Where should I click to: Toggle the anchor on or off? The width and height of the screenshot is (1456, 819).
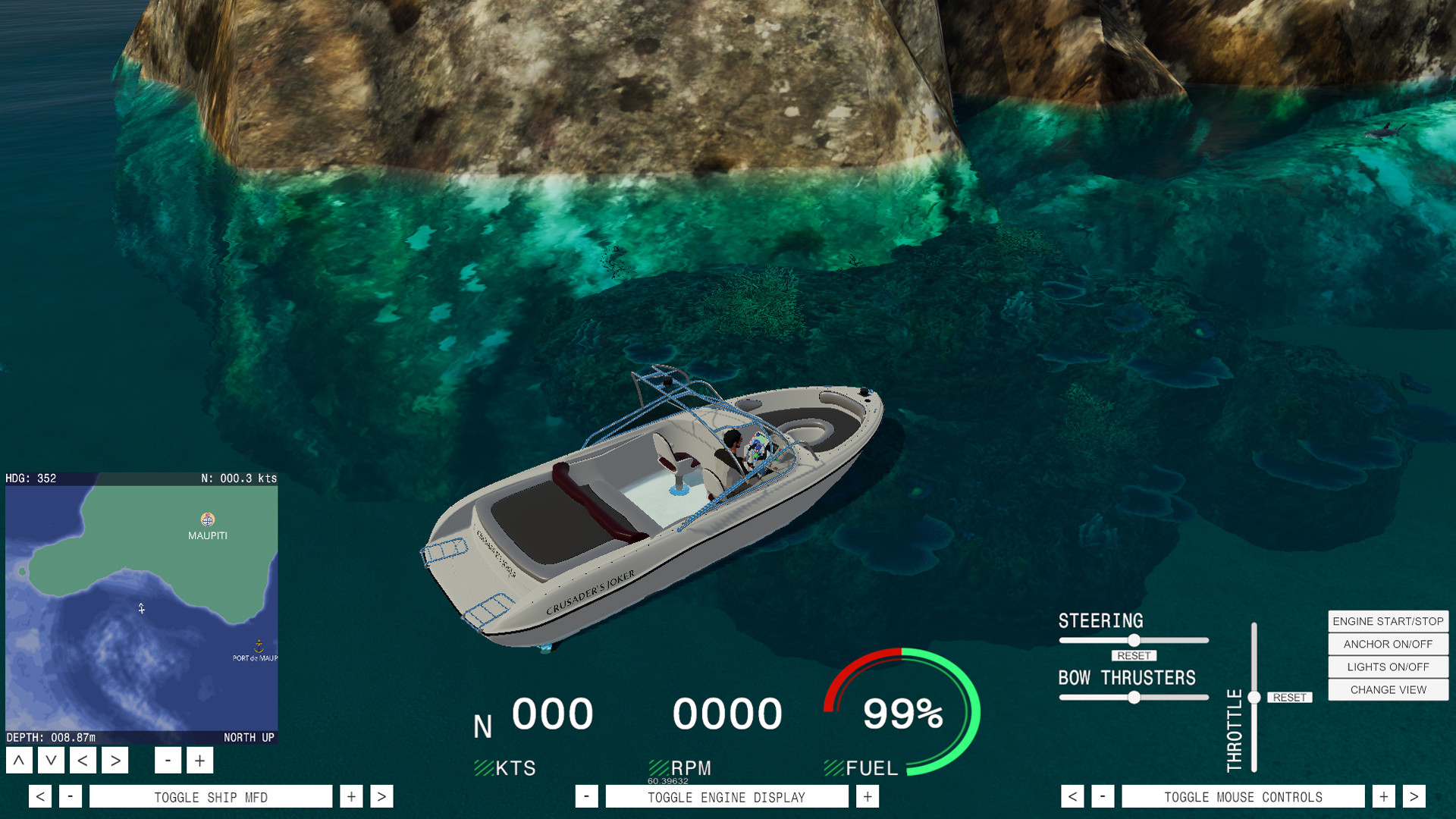point(1387,644)
